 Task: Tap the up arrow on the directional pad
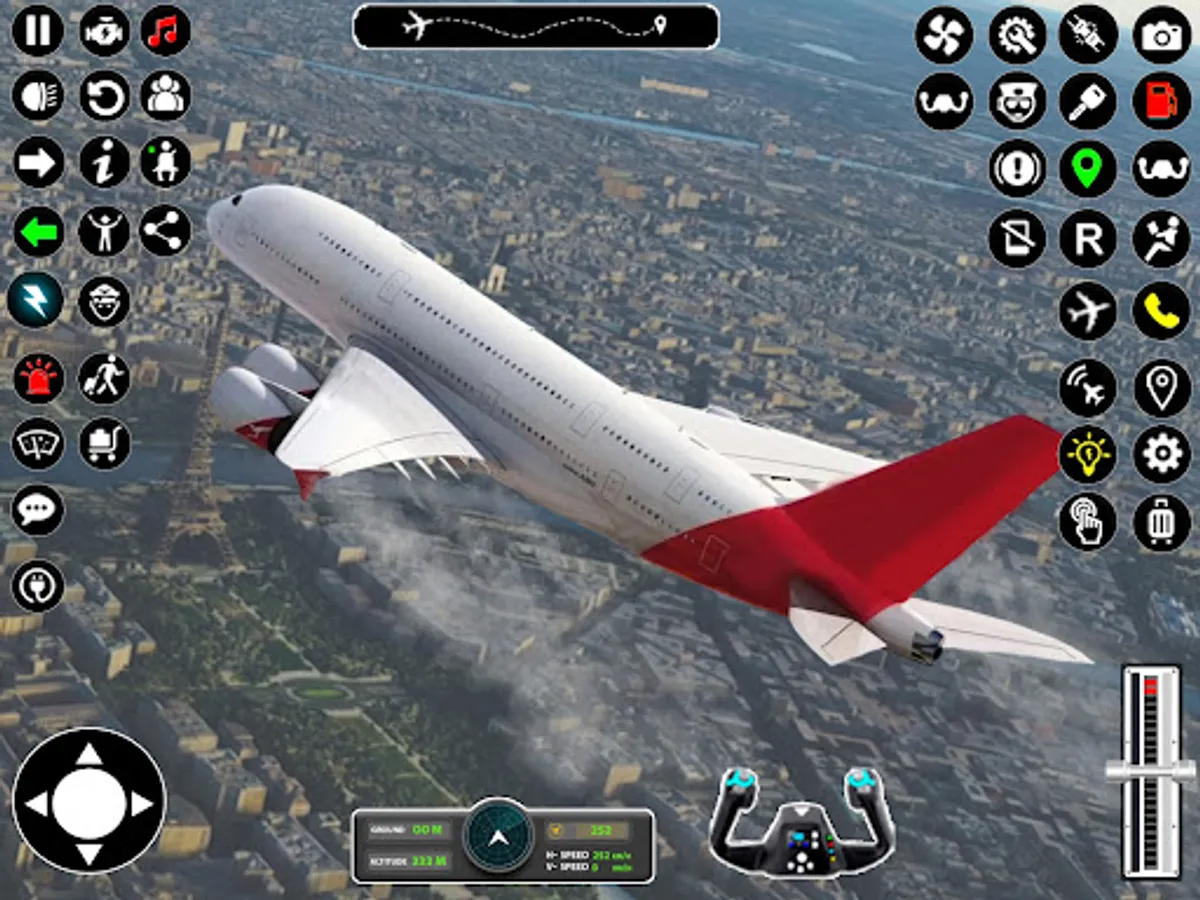click(89, 755)
